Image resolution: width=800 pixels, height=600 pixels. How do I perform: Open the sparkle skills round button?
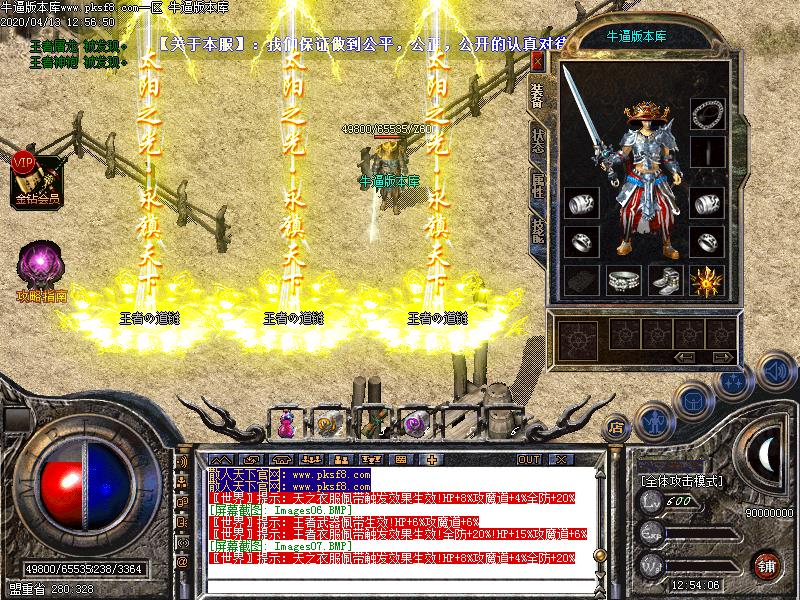[736, 381]
